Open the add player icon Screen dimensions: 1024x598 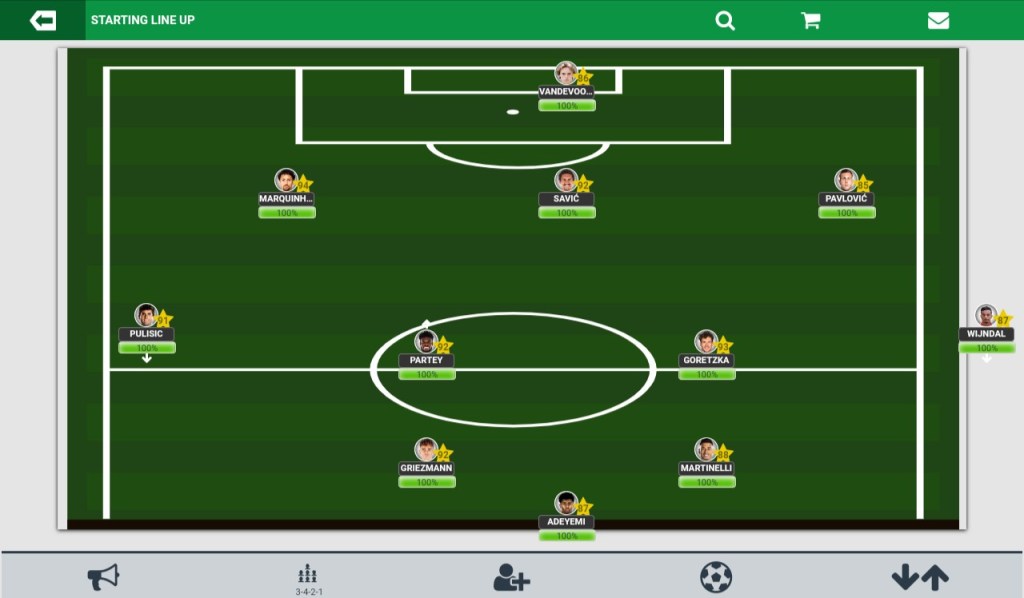point(511,577)
